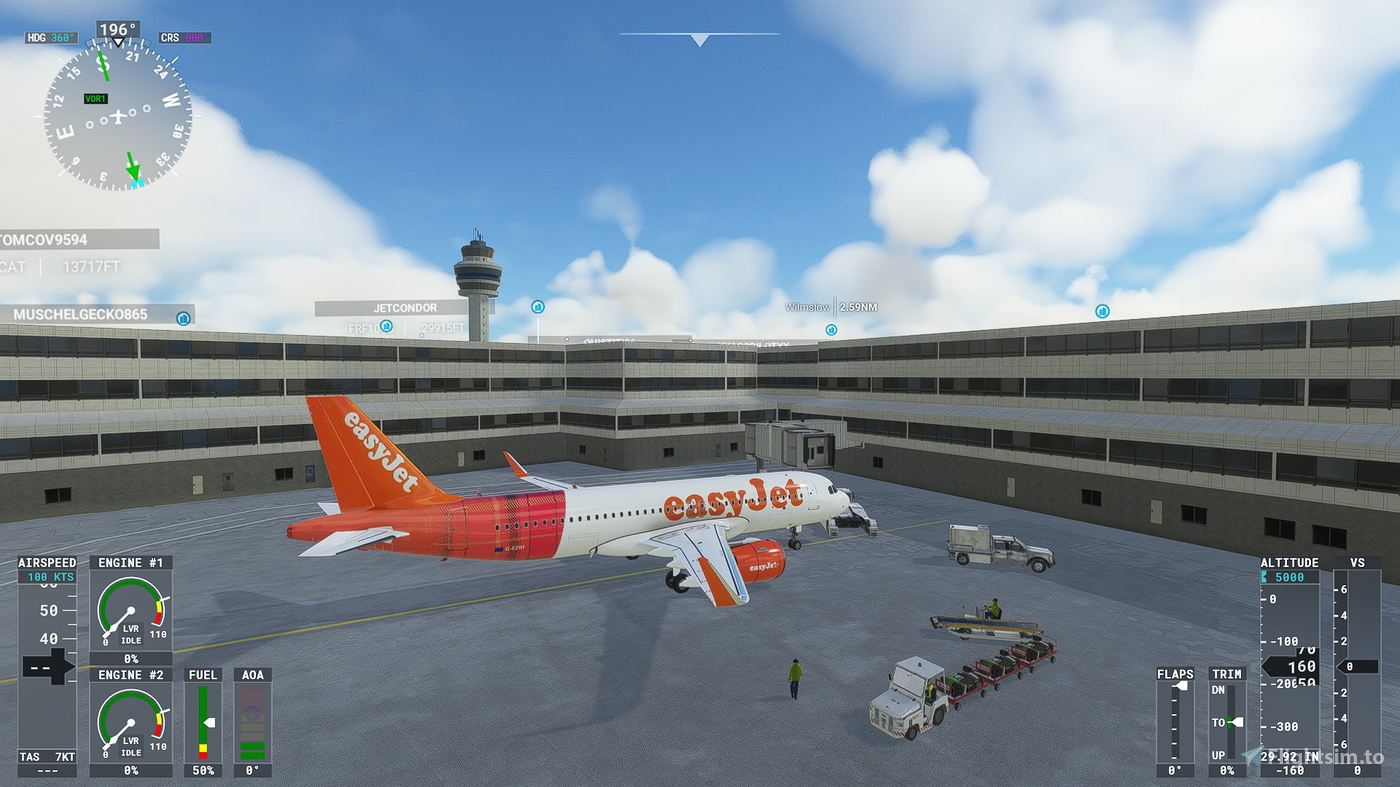Click the rightmost blue POI icon in the sky
The height and width of the screenshot is (787, 1400).
point(1102,311)
